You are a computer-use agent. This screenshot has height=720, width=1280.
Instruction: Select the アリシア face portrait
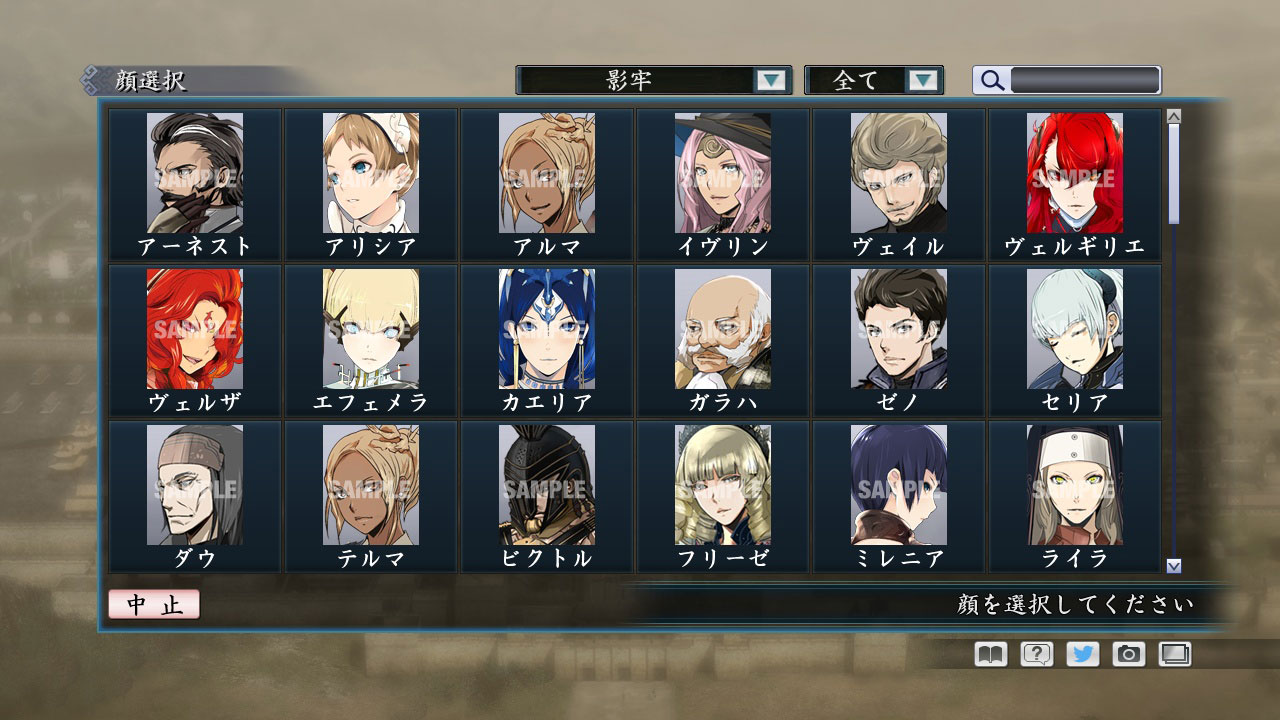[x=370, y=172]
